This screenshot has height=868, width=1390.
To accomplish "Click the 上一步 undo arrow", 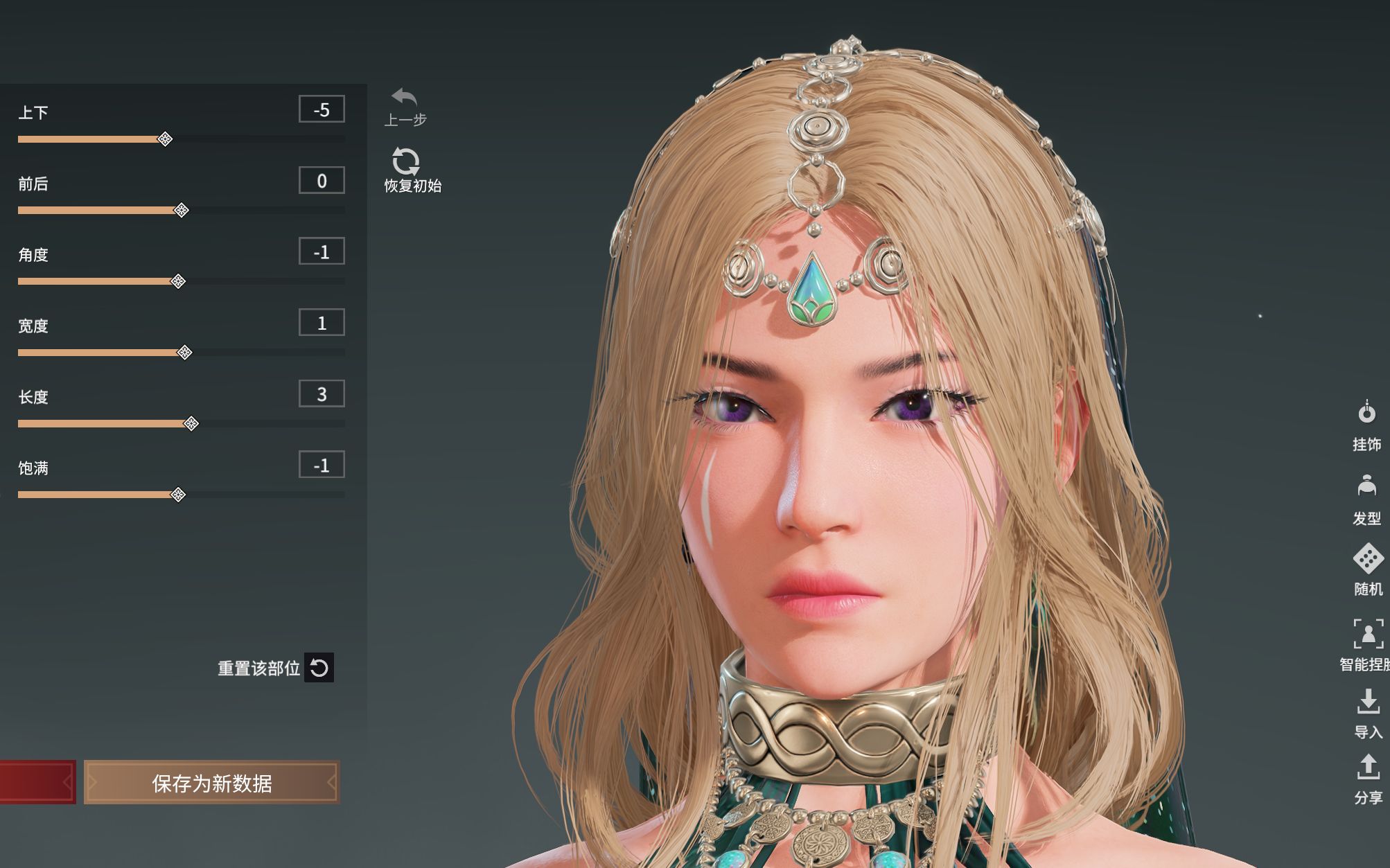I will [x=405, y=98].
